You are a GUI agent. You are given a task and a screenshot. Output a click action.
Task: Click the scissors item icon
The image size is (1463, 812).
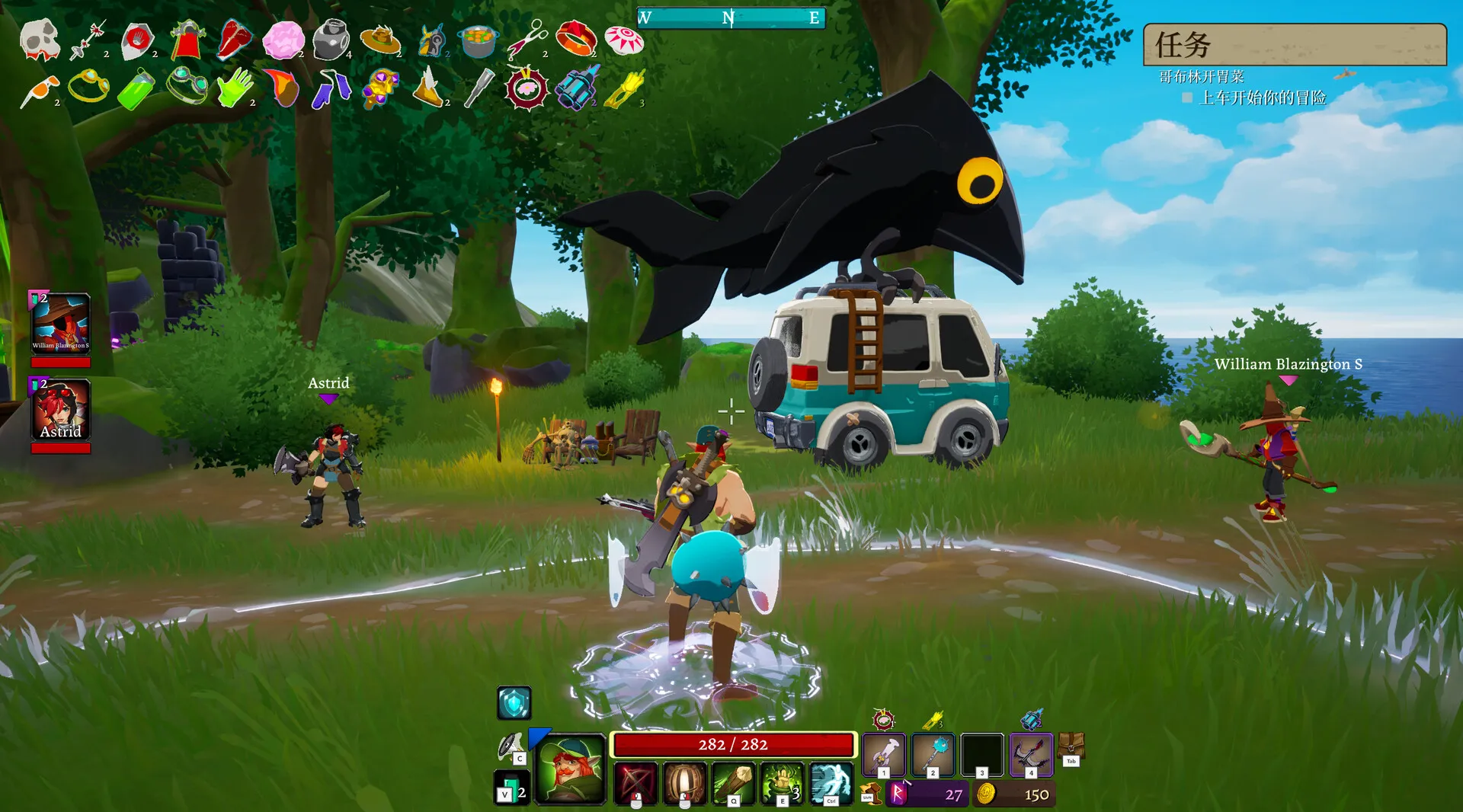click(527, 39)
